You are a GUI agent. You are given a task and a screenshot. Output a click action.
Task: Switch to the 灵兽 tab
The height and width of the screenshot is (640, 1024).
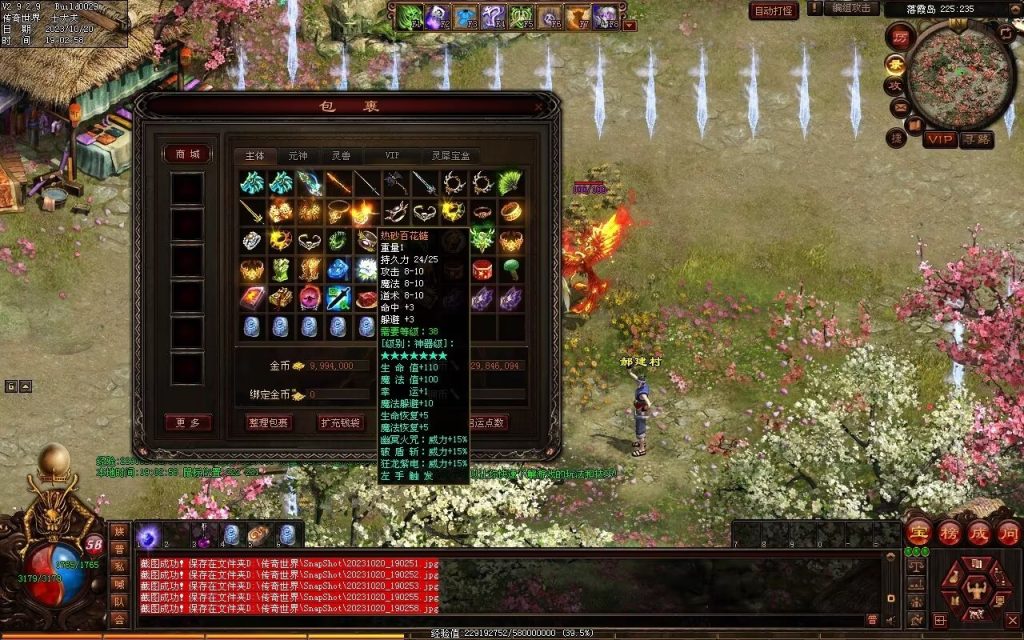(x=341, y=156)
